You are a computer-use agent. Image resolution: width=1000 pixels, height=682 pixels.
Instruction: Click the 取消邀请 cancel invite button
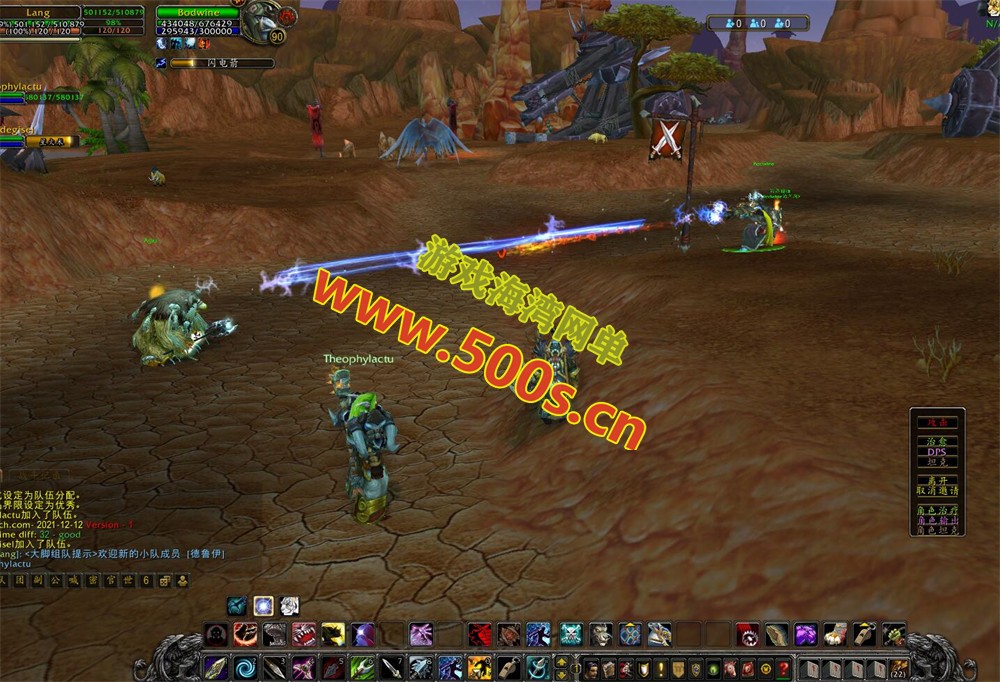(937, 491)
